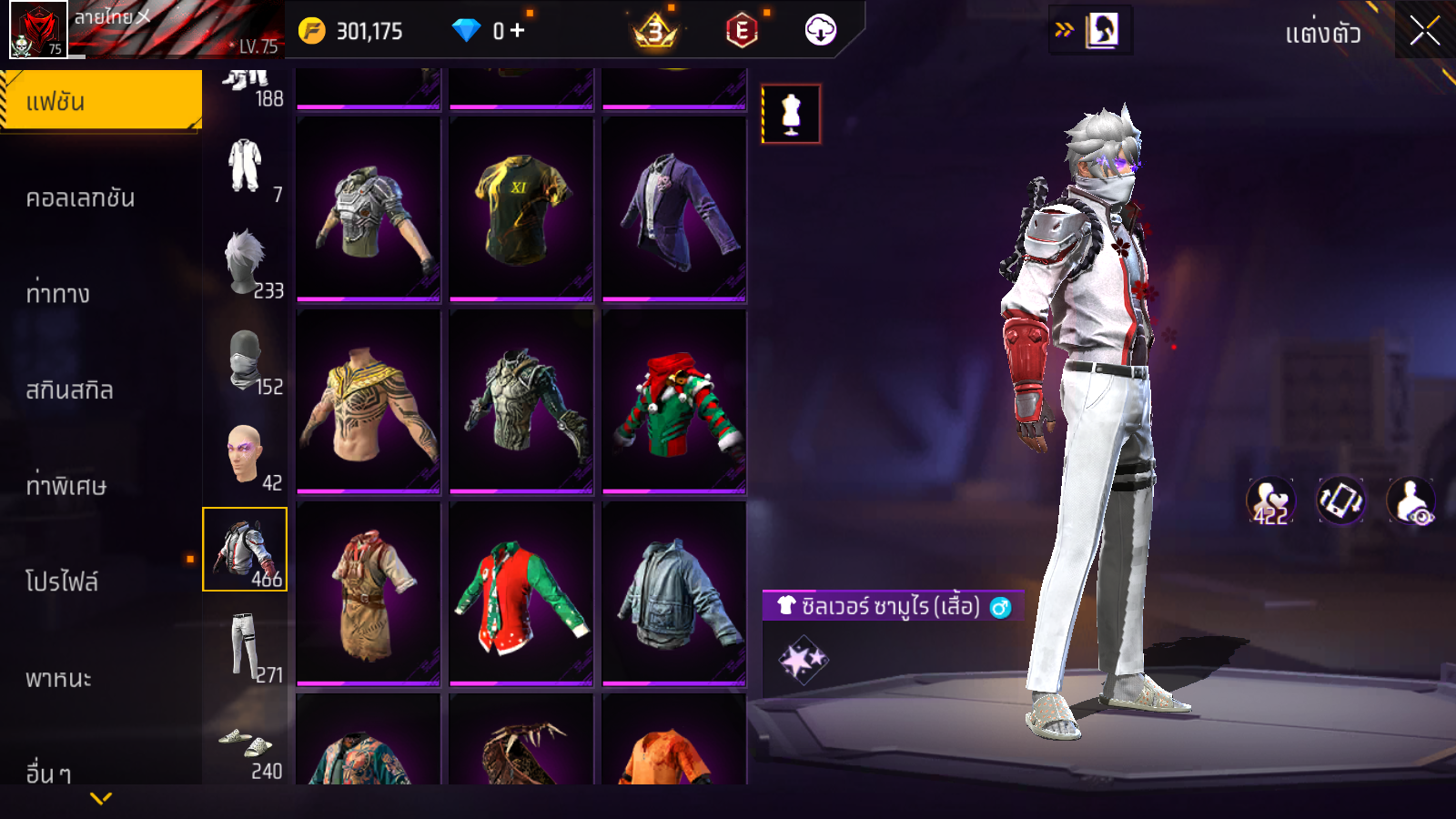Close the wardrobe screen with the X
The width and height of the screenshot is (1456, 819).
(1425, 31)
